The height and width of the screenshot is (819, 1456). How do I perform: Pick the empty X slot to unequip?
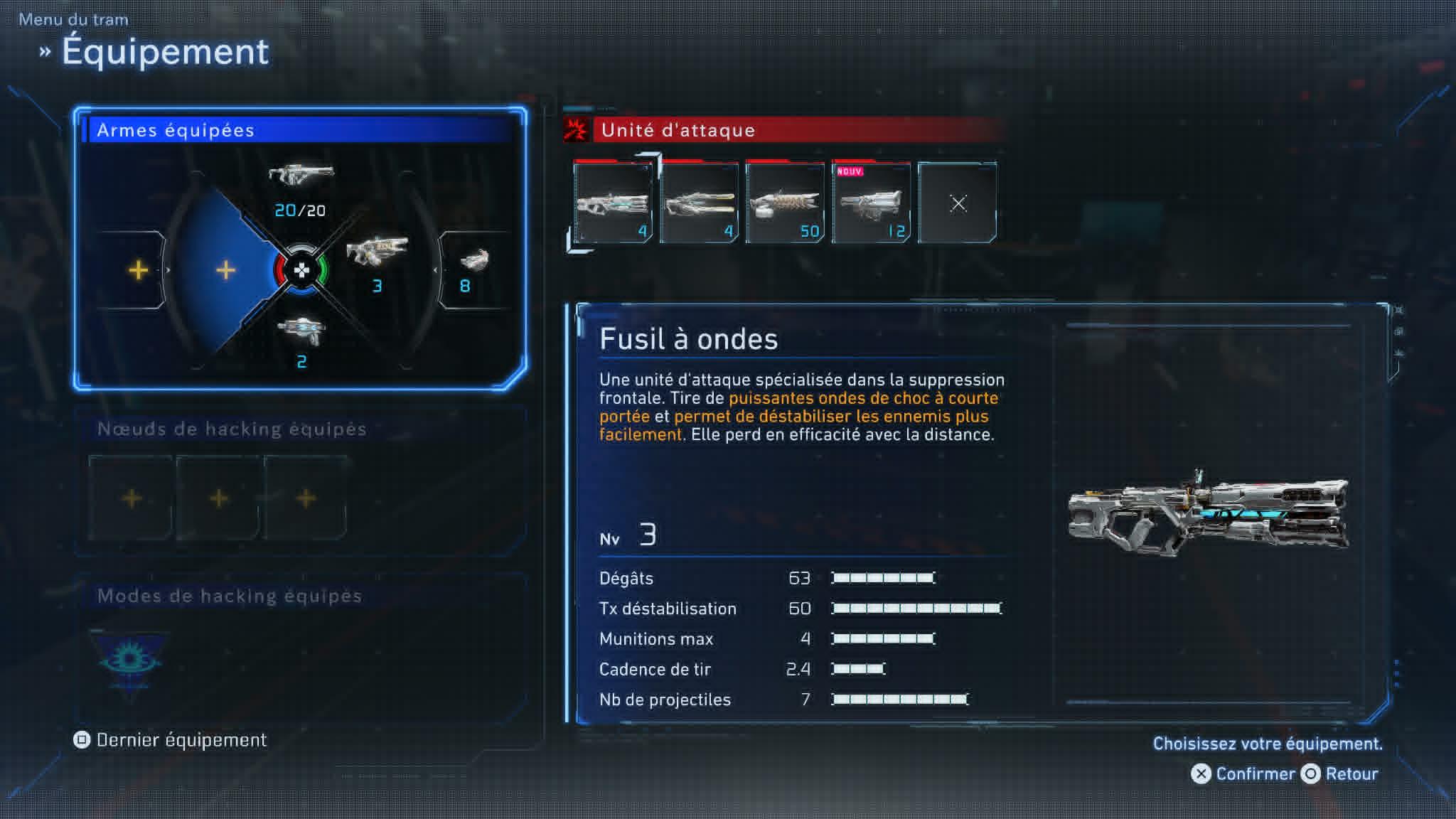pyautogui.click(x=958, y=203)
